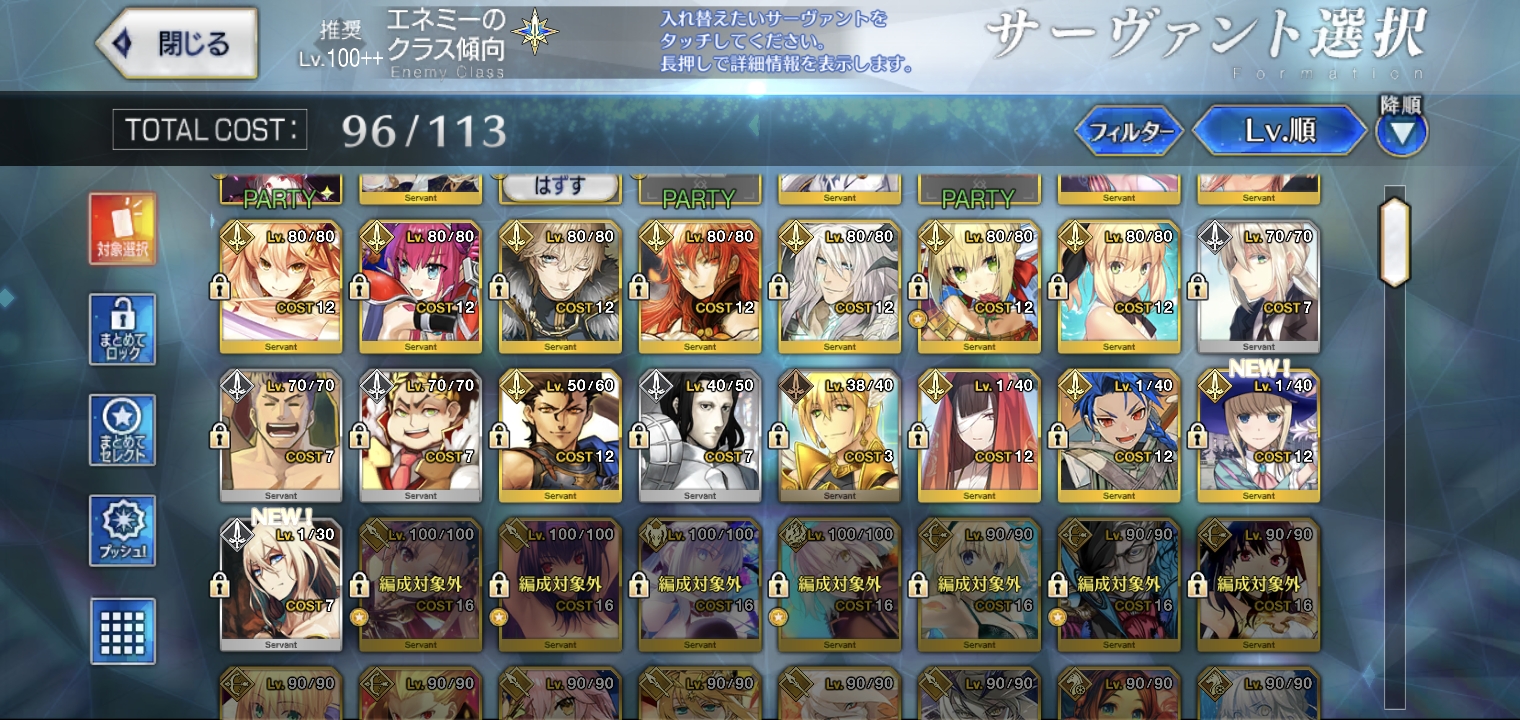Open the push settings button

point(122,531)
